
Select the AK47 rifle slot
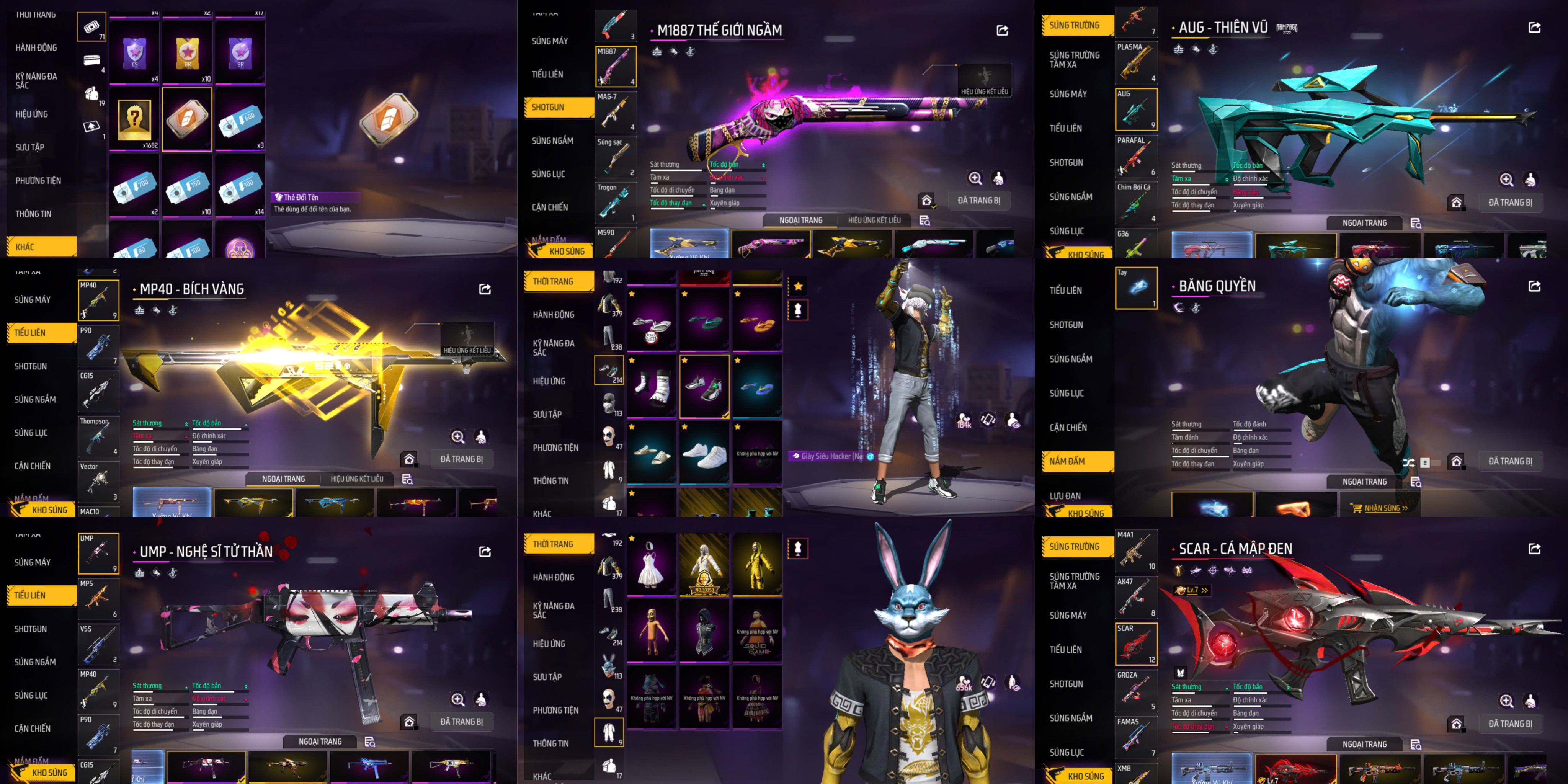(1136, 597)
